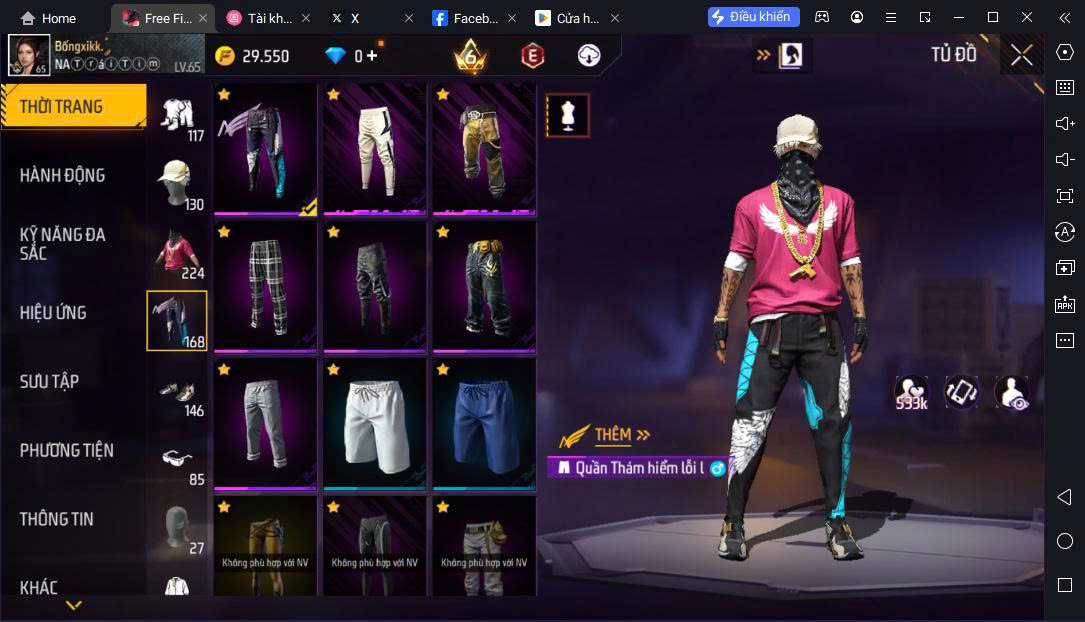1085x622 pixels.
Task: Close the wardrobe with the X button
Action: click(x=1021, y=55)
